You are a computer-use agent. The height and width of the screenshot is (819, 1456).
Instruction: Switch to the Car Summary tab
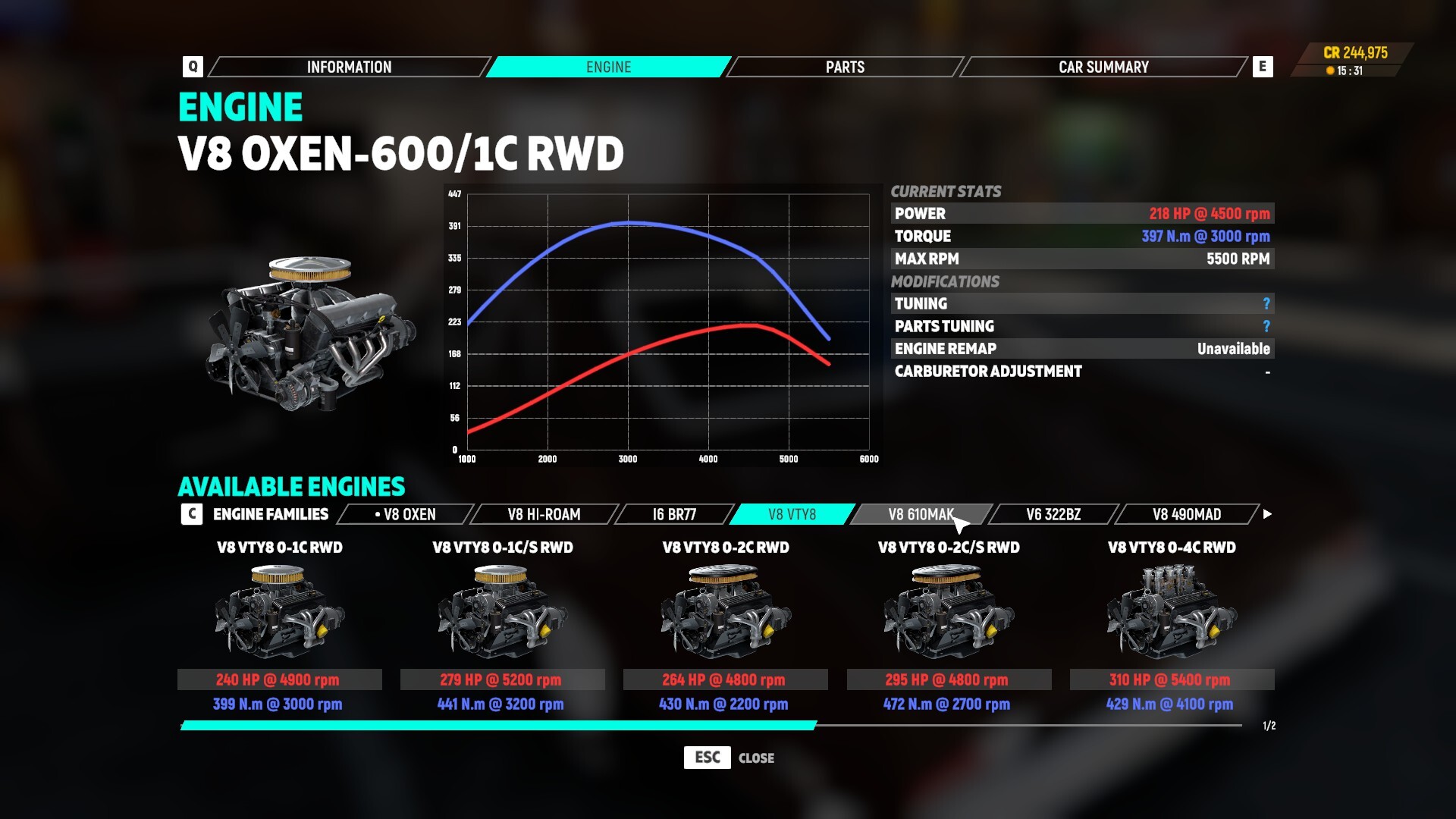point(1103,67)
